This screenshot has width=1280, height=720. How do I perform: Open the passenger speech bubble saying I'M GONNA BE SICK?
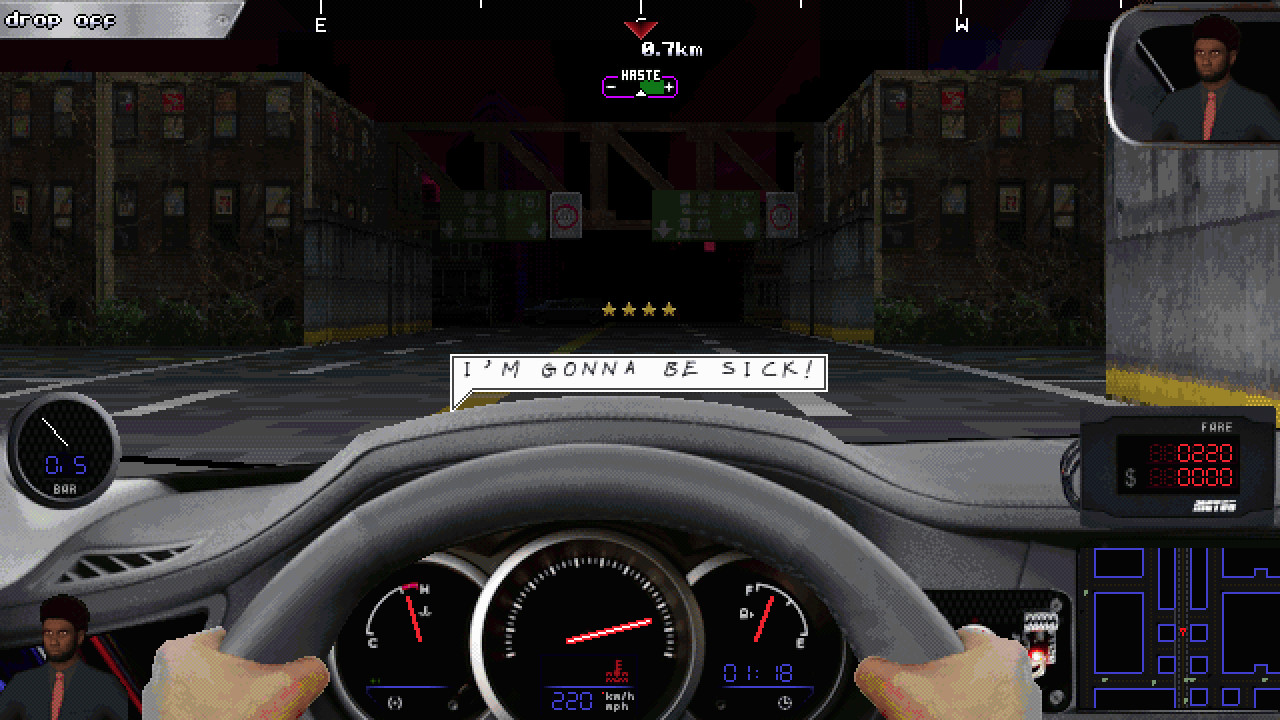pyautogui.click(x=637, y=369)
